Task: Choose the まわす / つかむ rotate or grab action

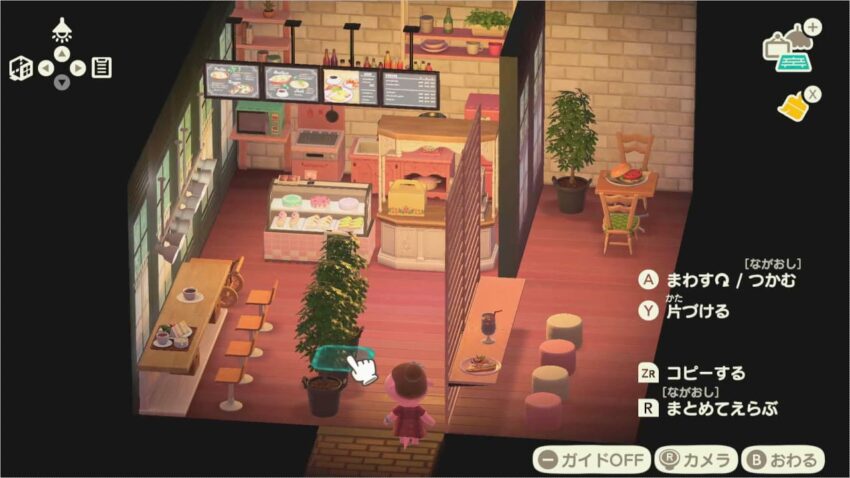Action: 720,280
